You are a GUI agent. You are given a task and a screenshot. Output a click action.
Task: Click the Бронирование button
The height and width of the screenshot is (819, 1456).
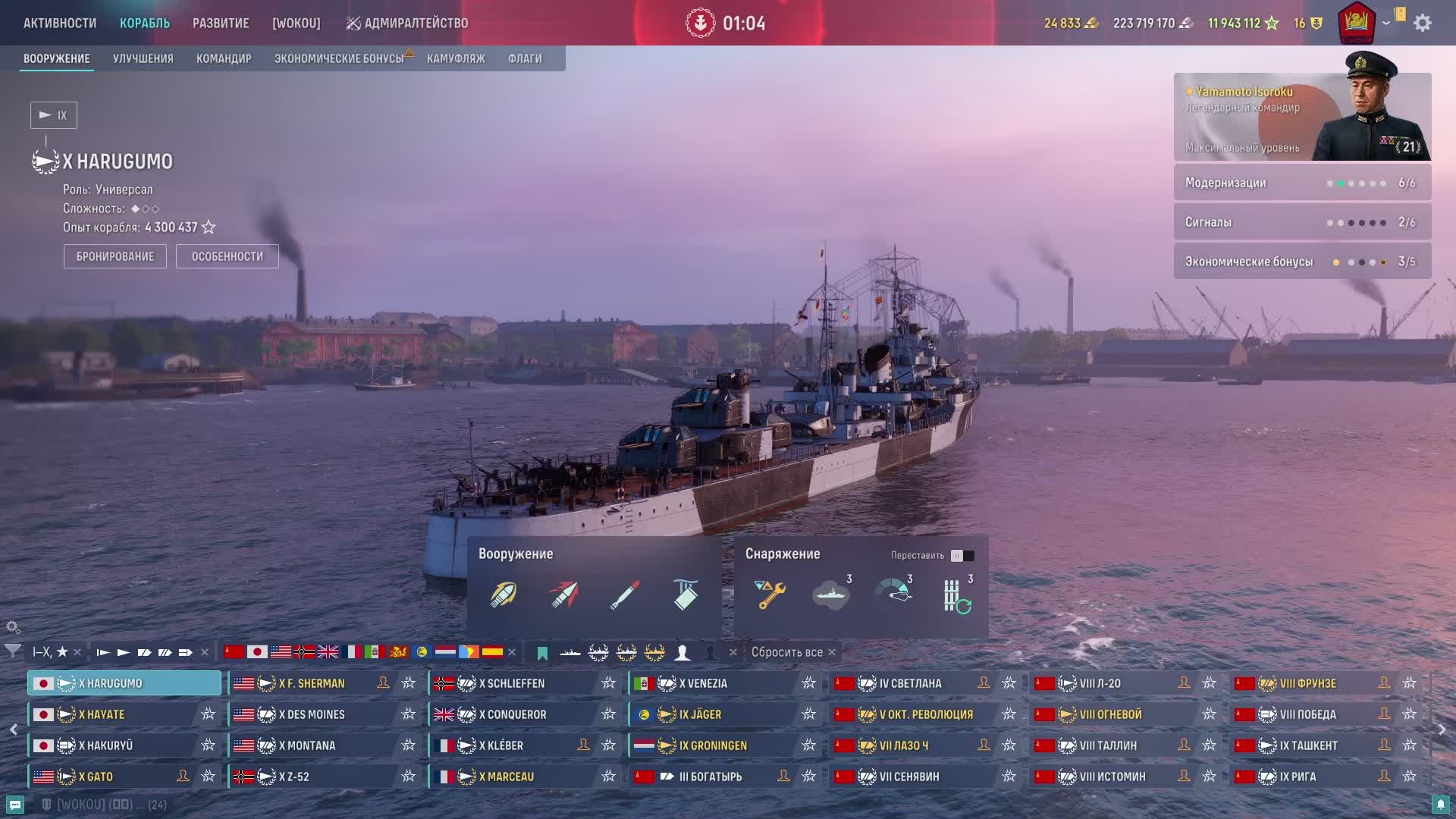coord(115,256)
